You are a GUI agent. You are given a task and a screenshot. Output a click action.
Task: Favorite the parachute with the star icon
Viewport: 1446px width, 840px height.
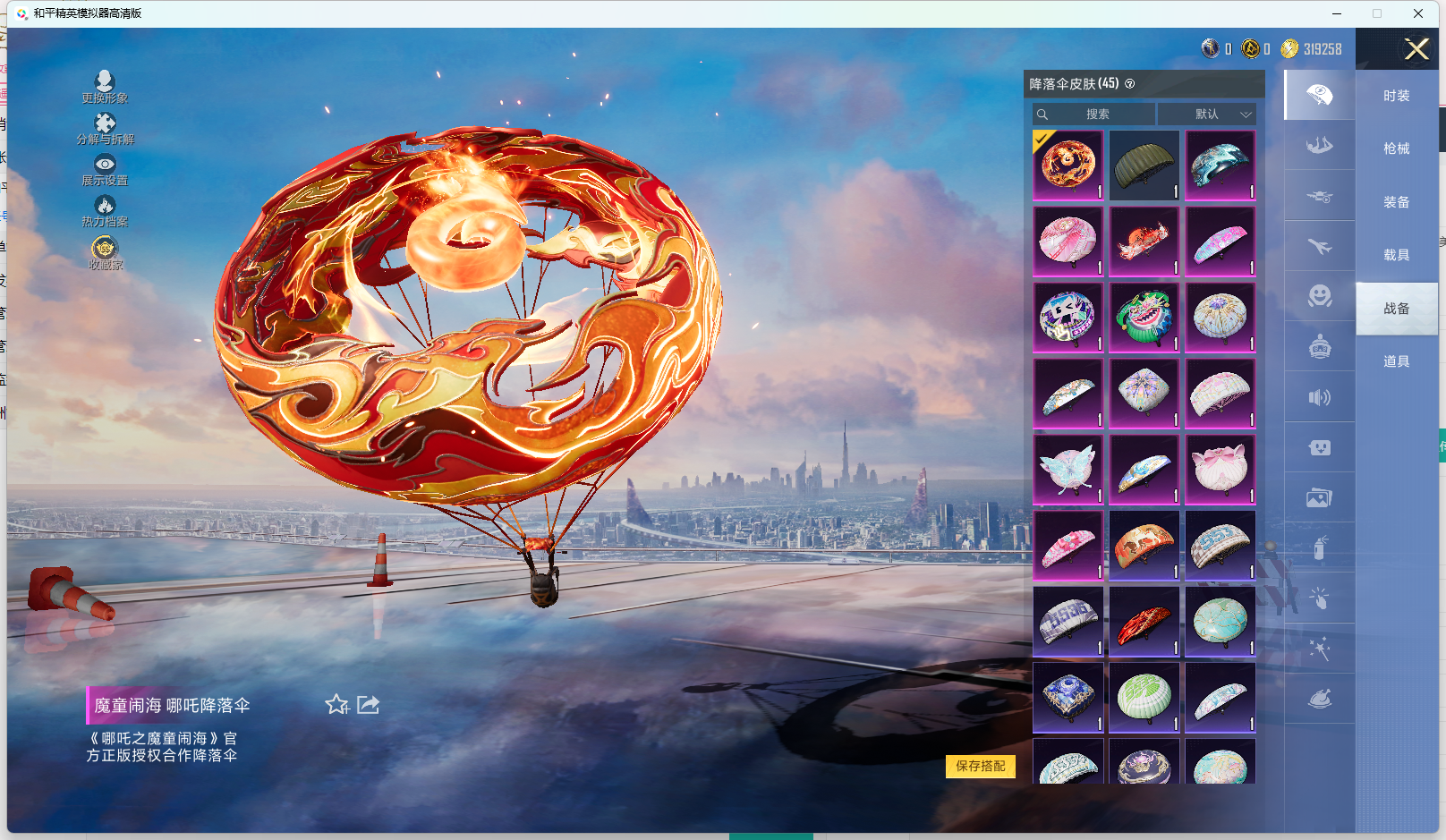click(x=336, y=705)
